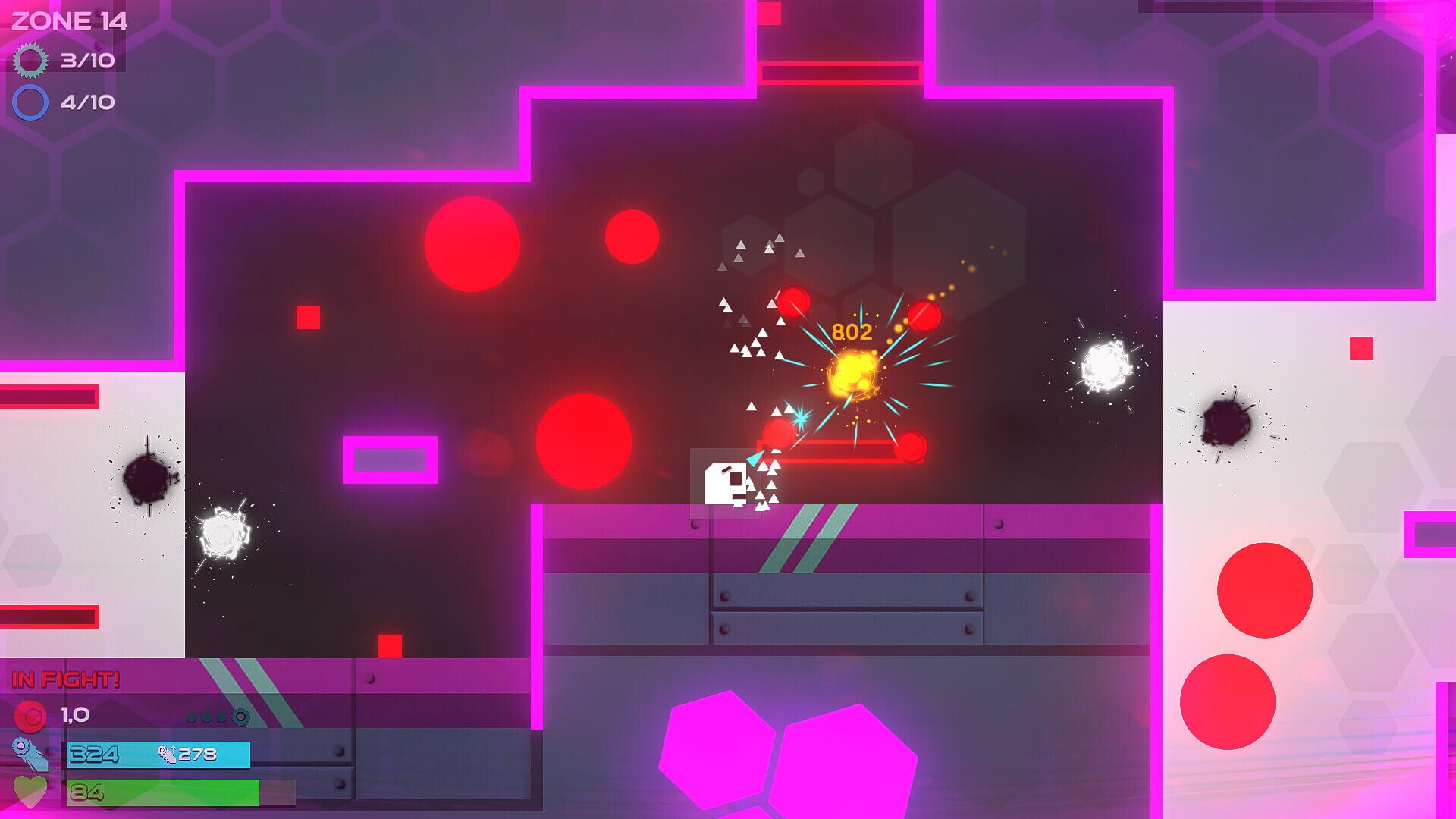Toggle the second dot indicator in the HUD
The height and width of the screenshot is (819, 1456).
[x=207, y=717]
